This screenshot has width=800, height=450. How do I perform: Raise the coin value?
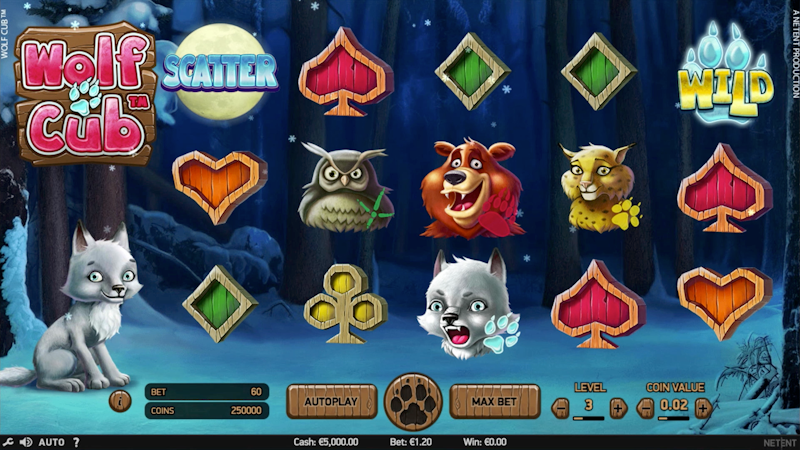pyautogui.click(x=703, y=407)
